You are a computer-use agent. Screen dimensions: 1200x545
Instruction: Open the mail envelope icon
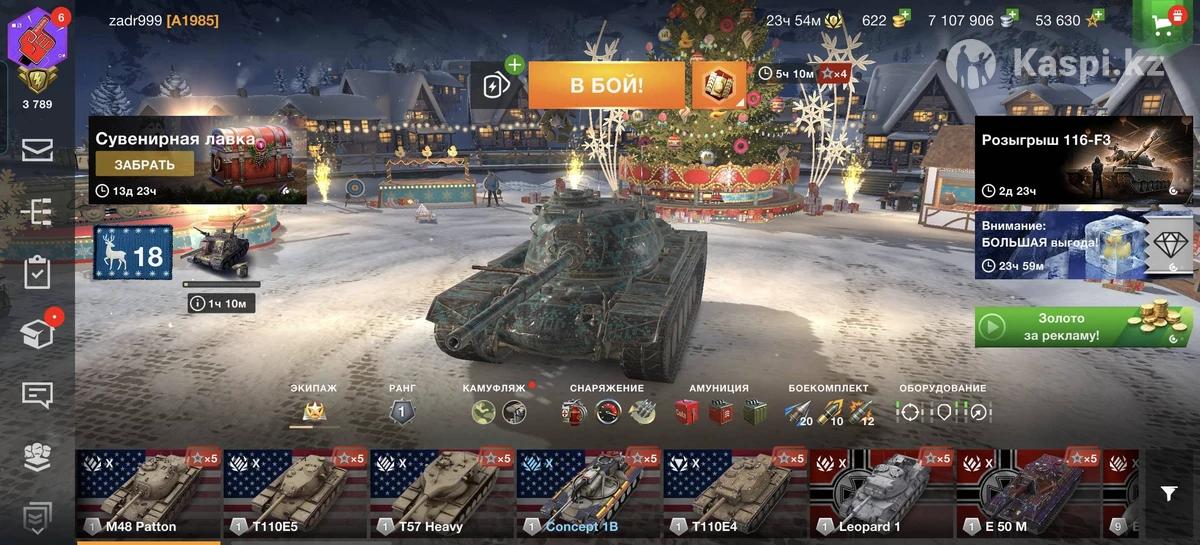click(37, 150)
